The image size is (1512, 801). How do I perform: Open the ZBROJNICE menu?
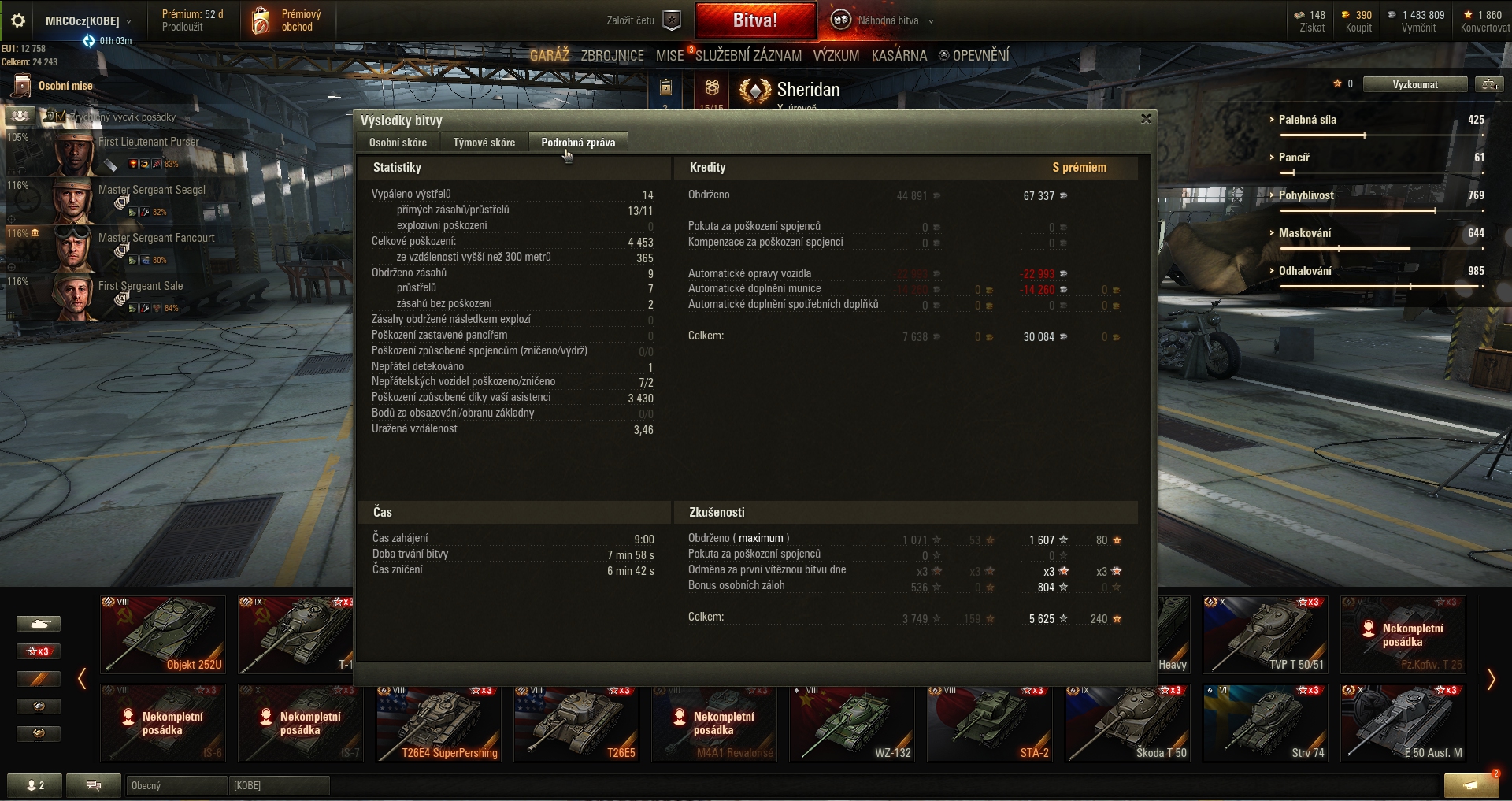tap(612, 56)
